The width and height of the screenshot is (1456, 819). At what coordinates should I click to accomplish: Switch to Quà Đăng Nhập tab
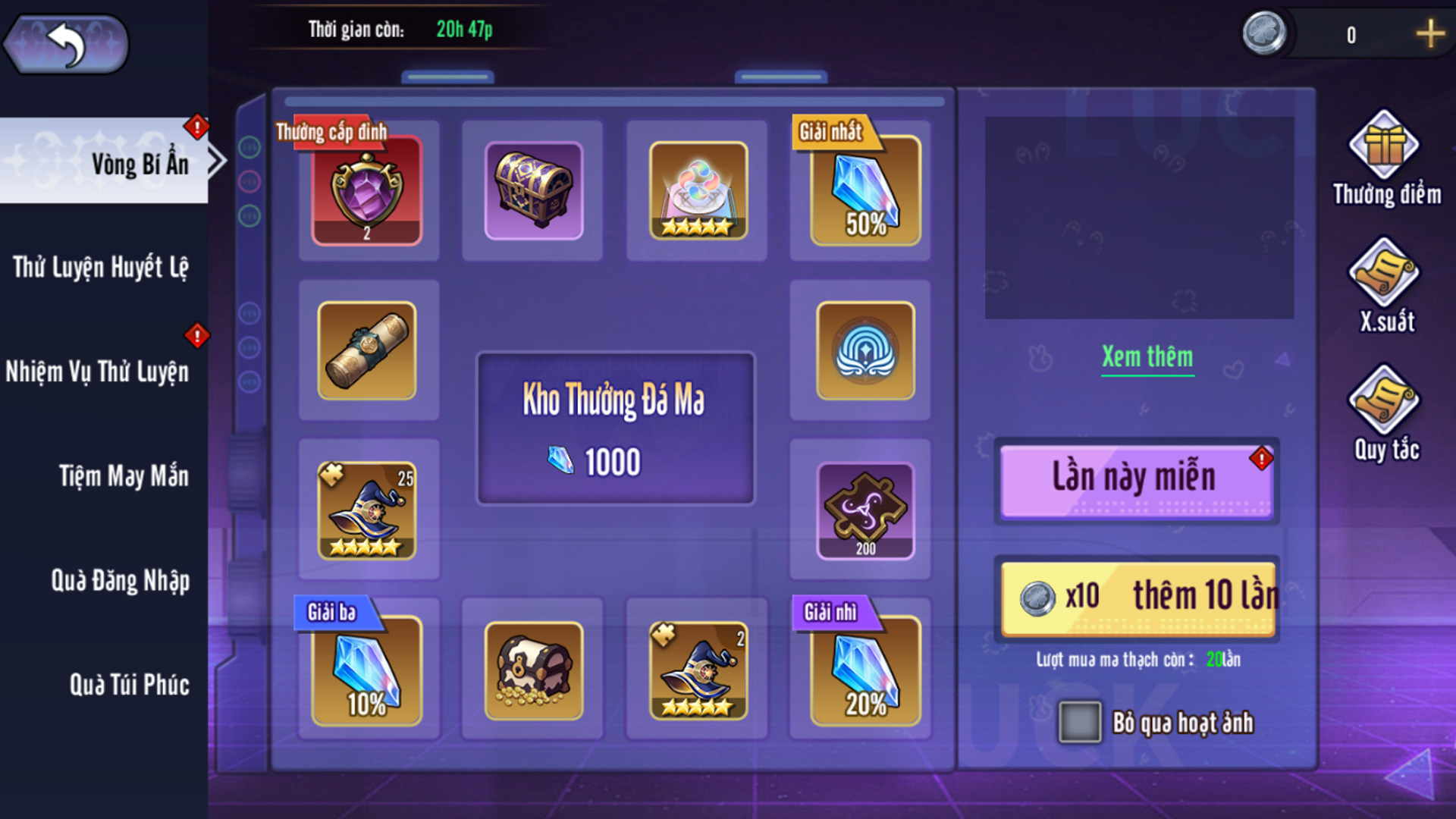[x=120, y=581]
